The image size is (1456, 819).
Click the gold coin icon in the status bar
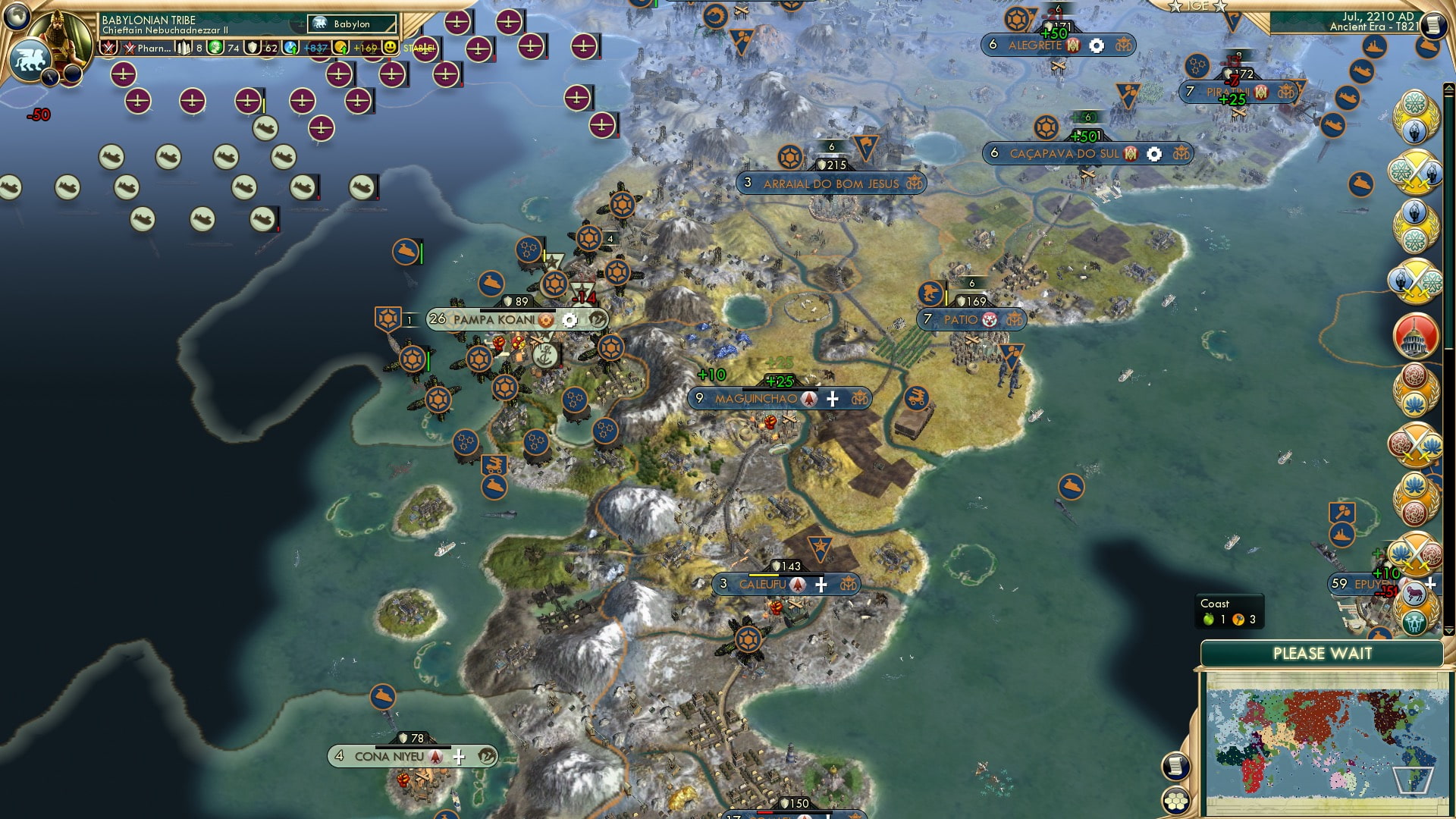341,49
